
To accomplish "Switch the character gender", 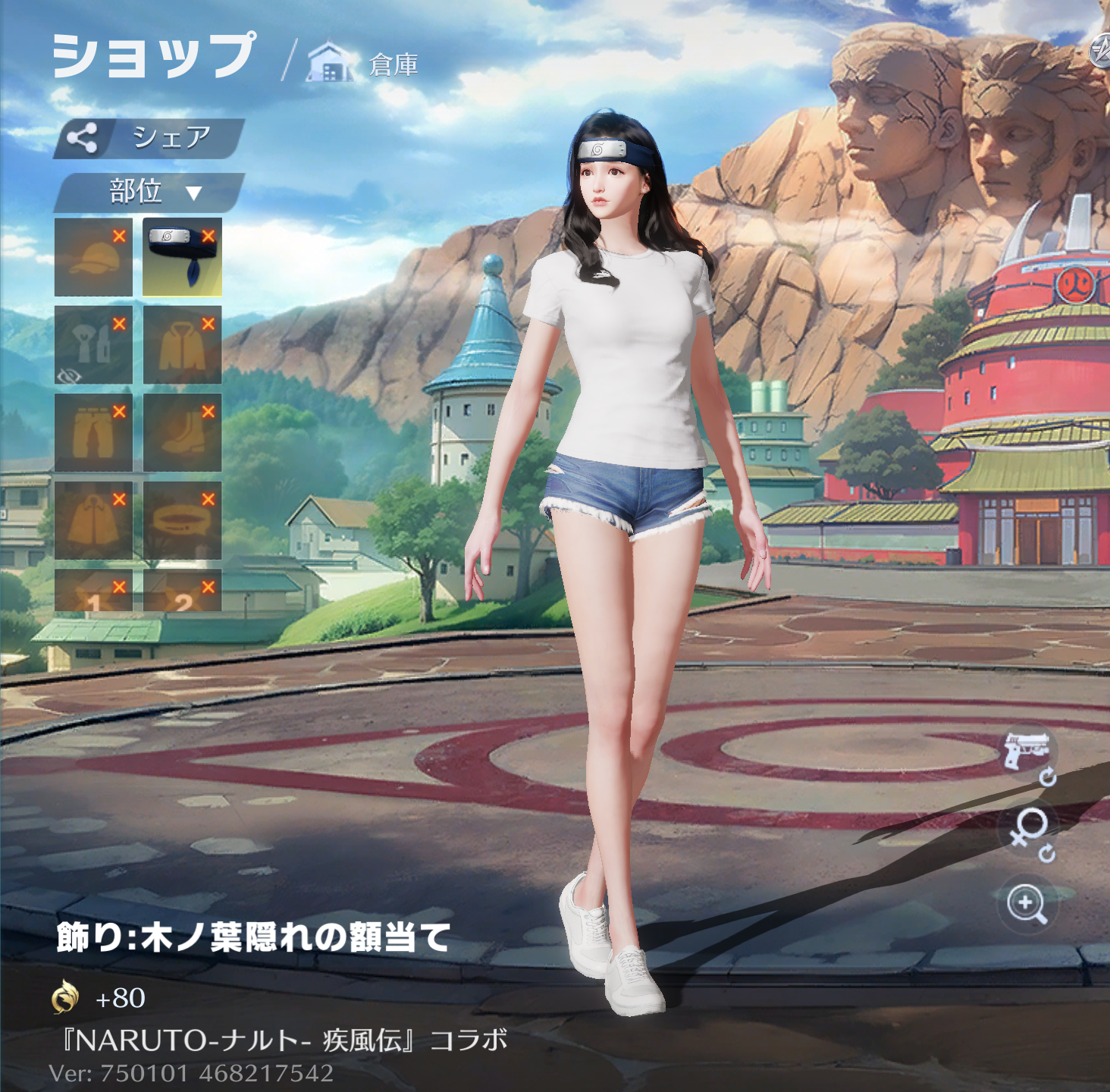I will point(1029,830).
